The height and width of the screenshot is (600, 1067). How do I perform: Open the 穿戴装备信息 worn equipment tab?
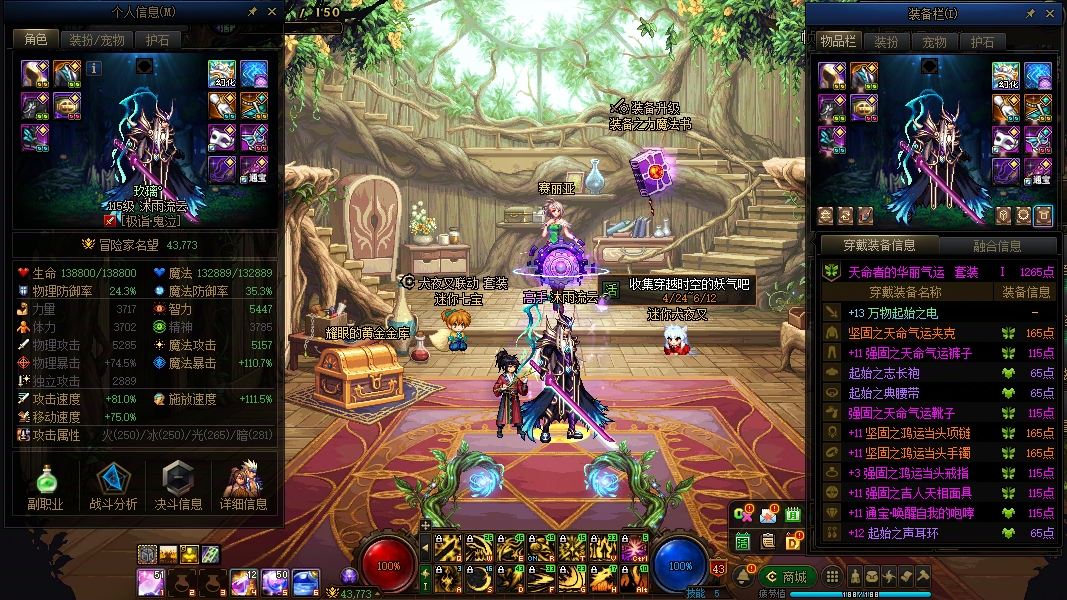(878, 245)
